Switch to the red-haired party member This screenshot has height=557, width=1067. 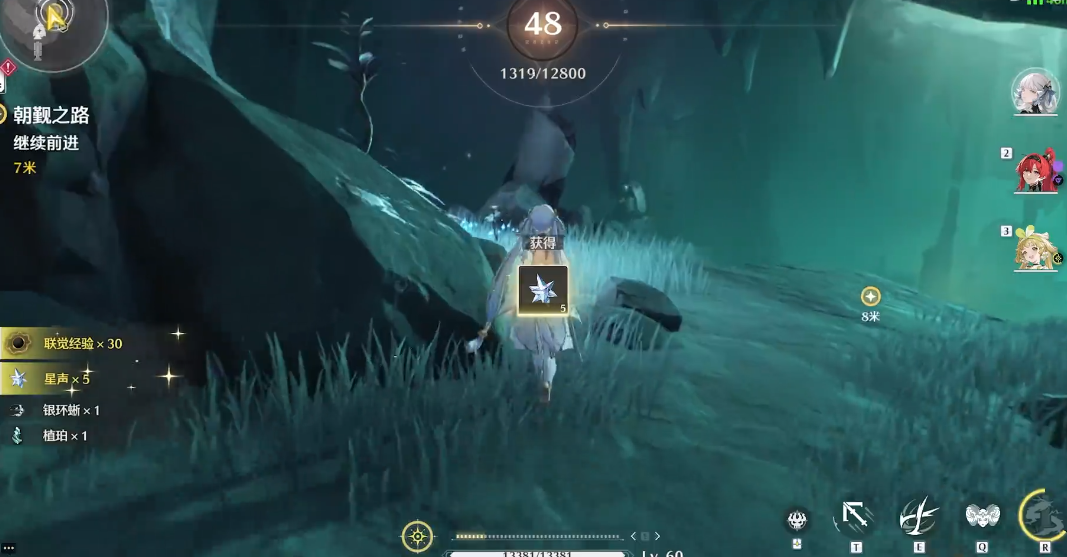(x=1035, y=172)
